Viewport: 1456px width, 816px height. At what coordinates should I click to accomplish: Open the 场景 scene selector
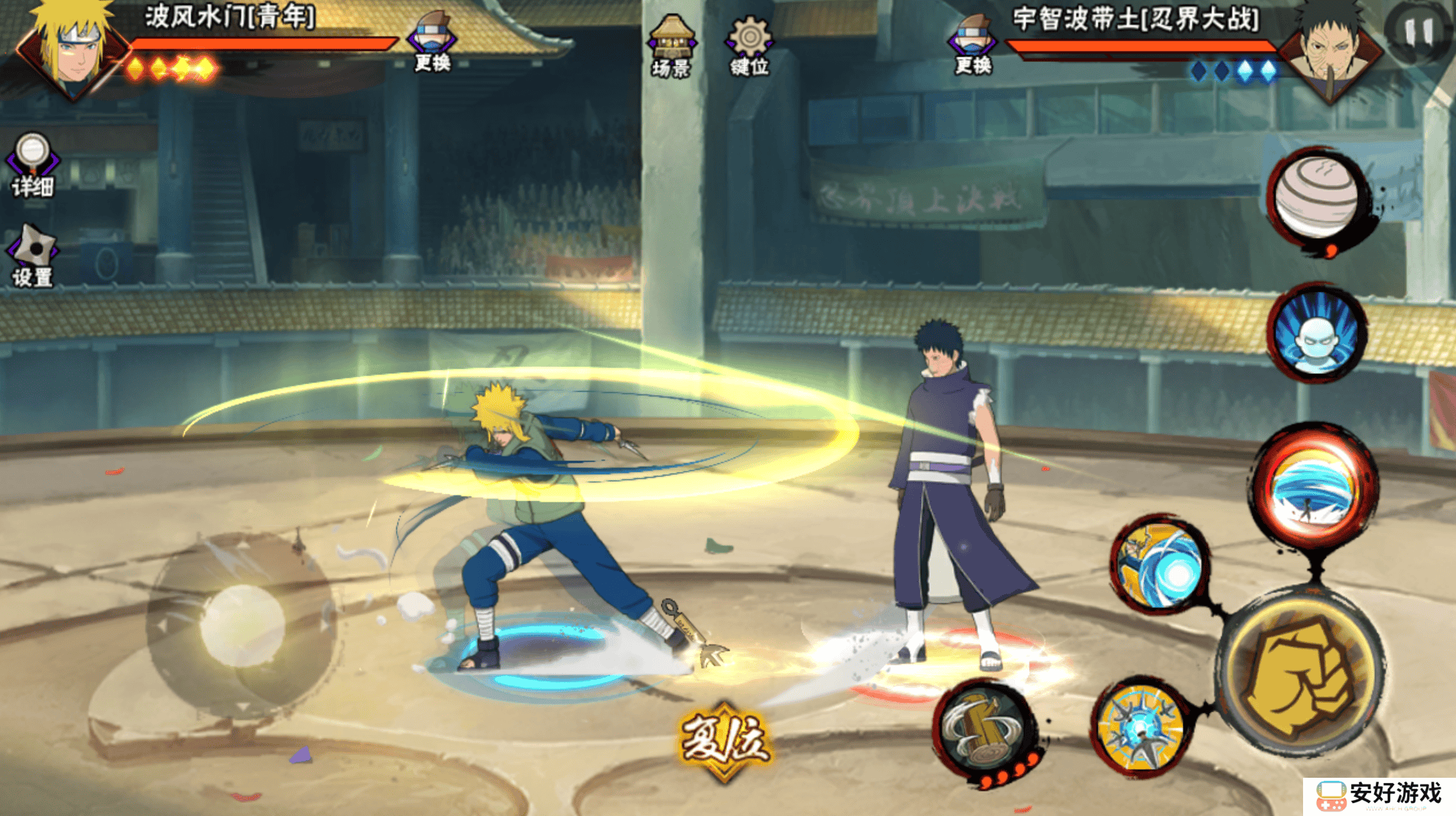[671, 46]
